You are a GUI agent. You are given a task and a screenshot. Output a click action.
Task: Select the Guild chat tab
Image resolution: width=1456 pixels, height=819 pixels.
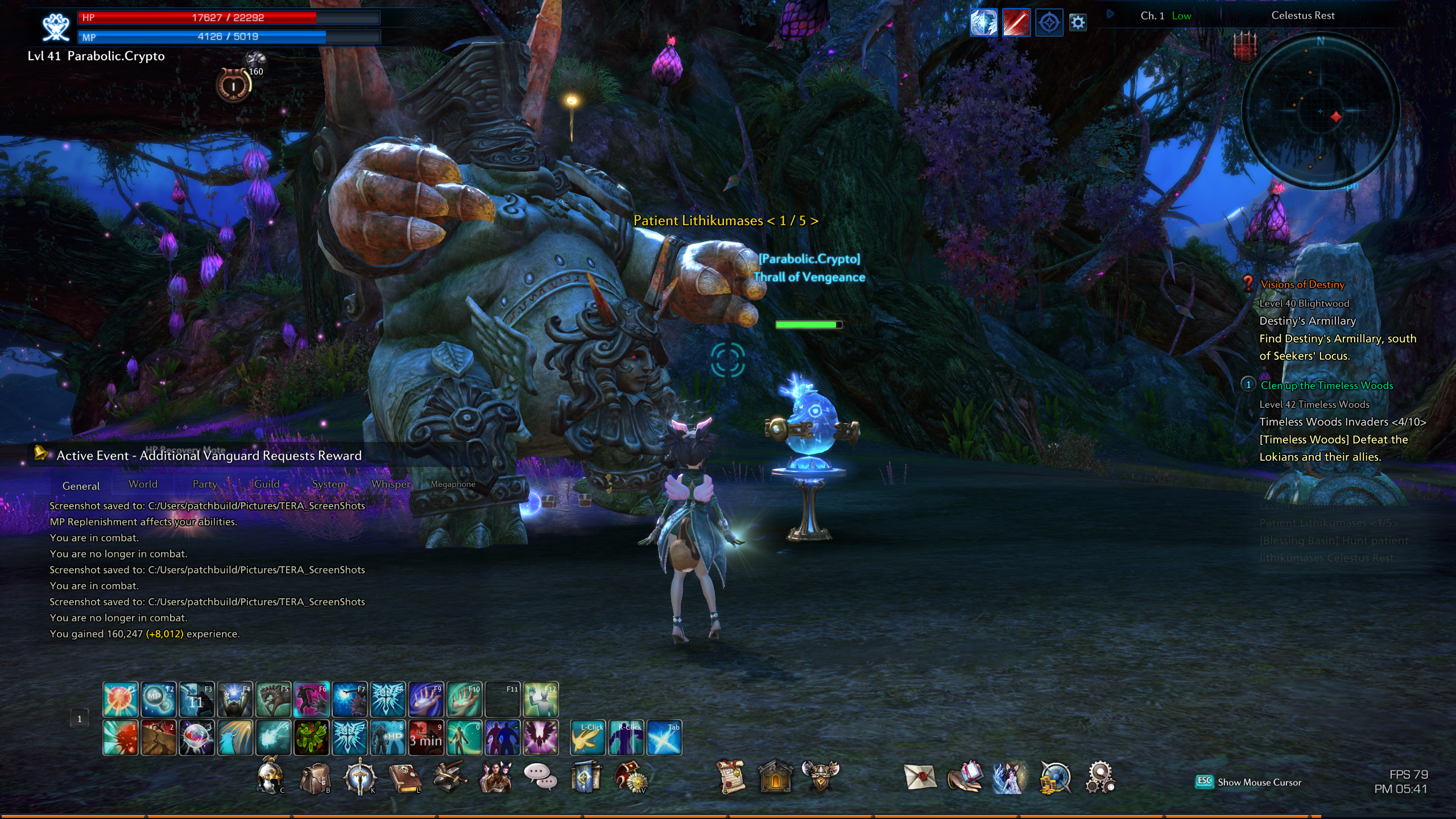click(267, 484)
